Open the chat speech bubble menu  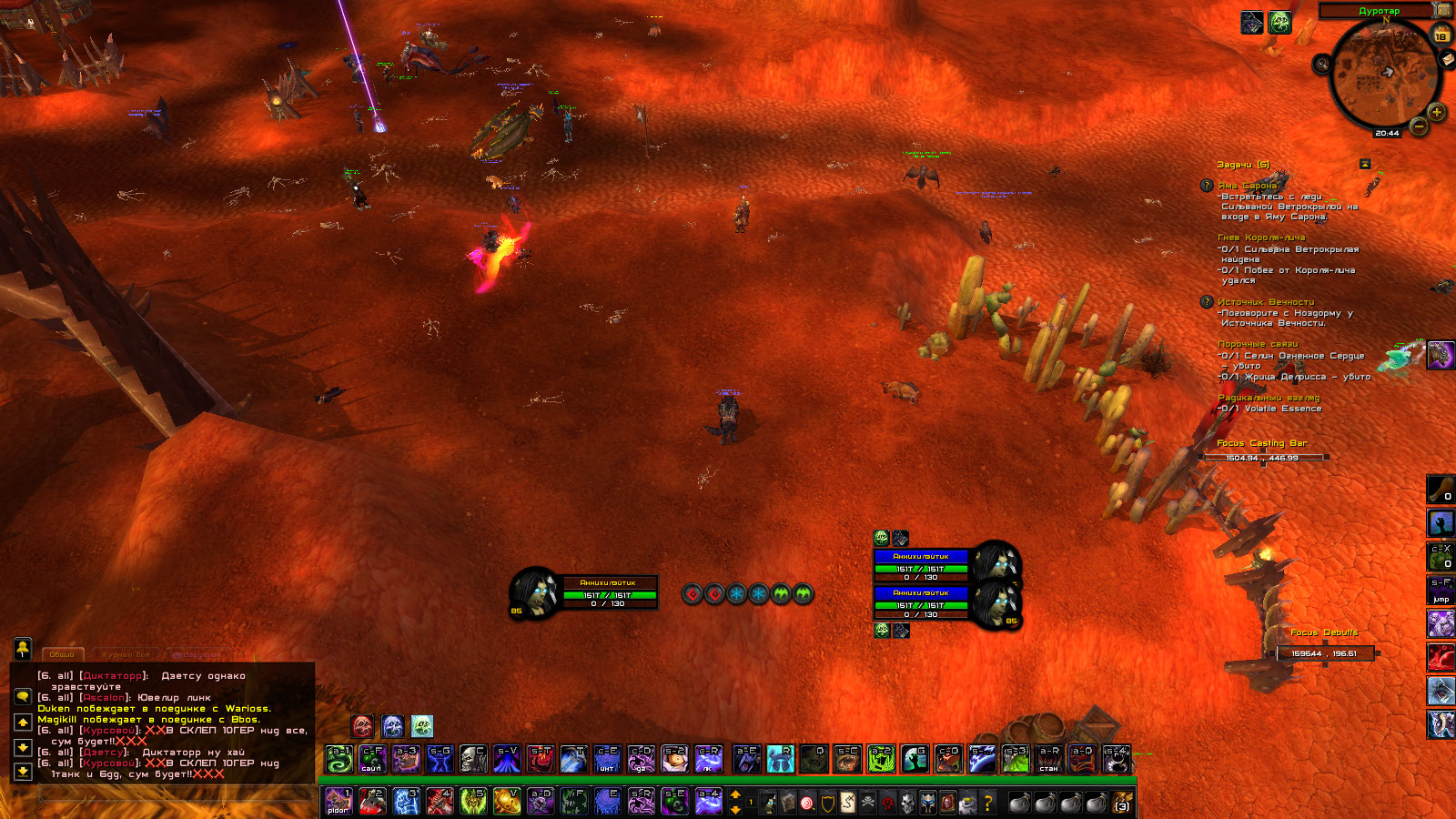[23, 697]
